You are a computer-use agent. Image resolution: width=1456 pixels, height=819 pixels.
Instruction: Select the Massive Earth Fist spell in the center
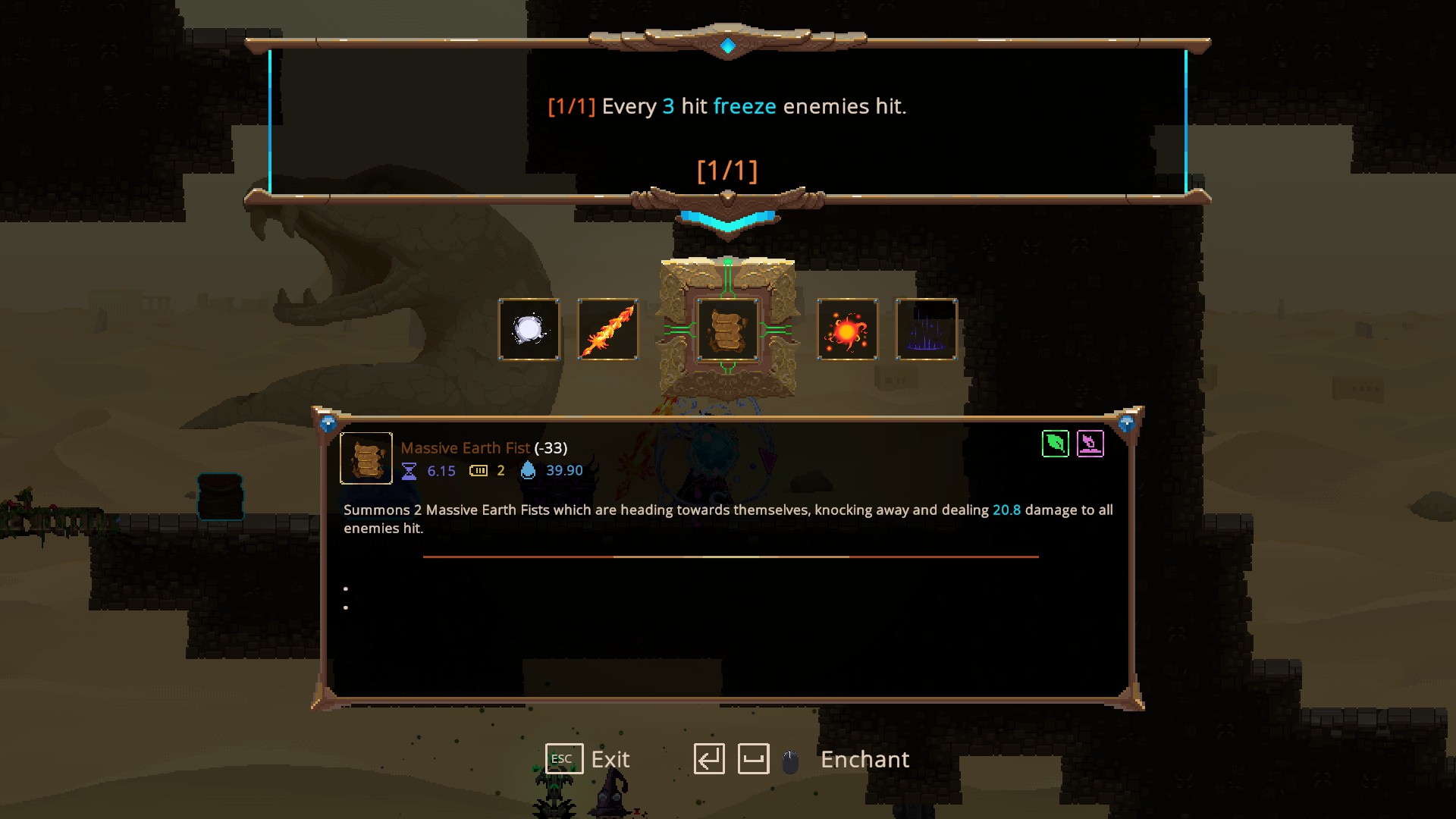[x=728, y=329]
